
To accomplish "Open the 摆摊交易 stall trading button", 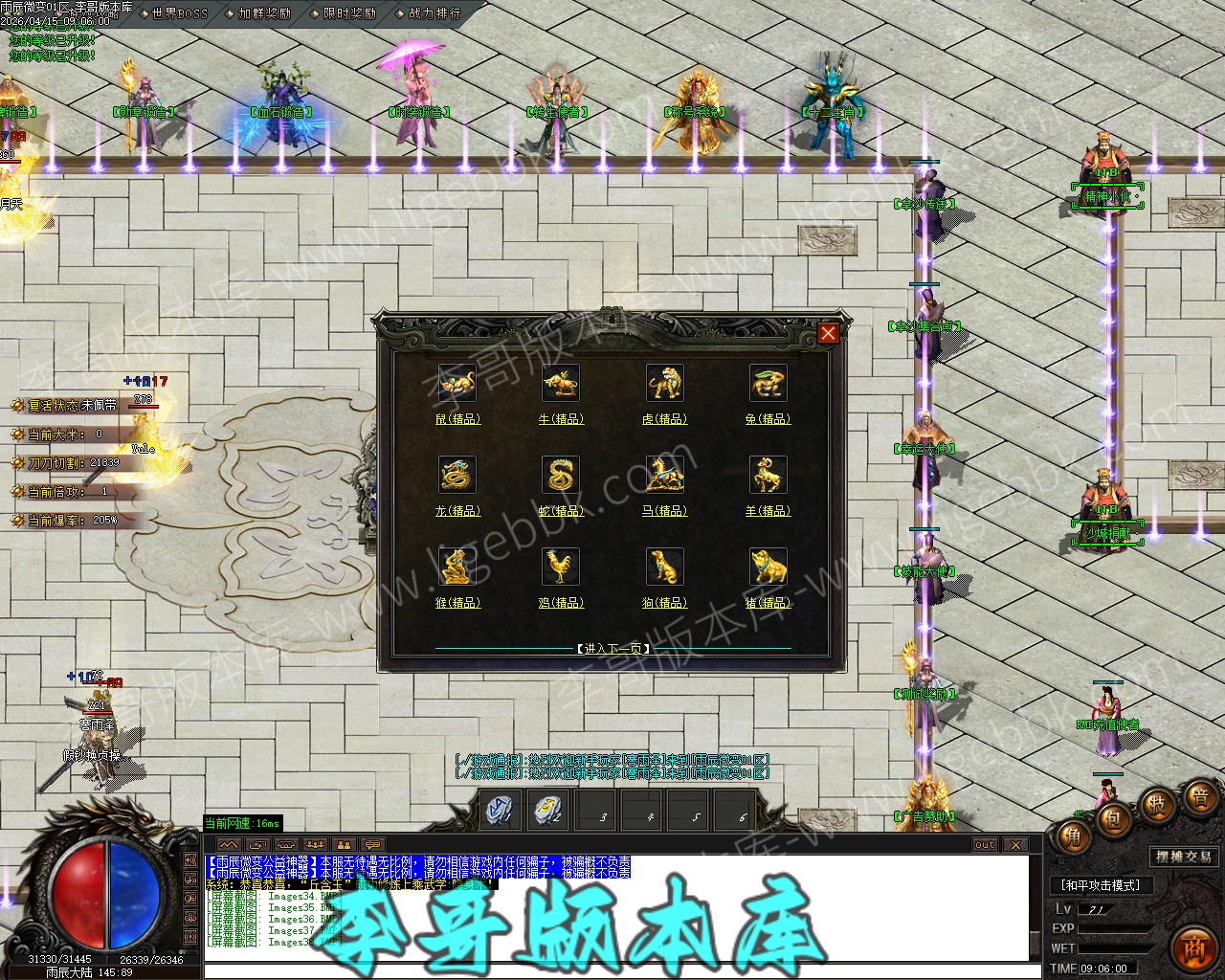I will (1184, 857).
